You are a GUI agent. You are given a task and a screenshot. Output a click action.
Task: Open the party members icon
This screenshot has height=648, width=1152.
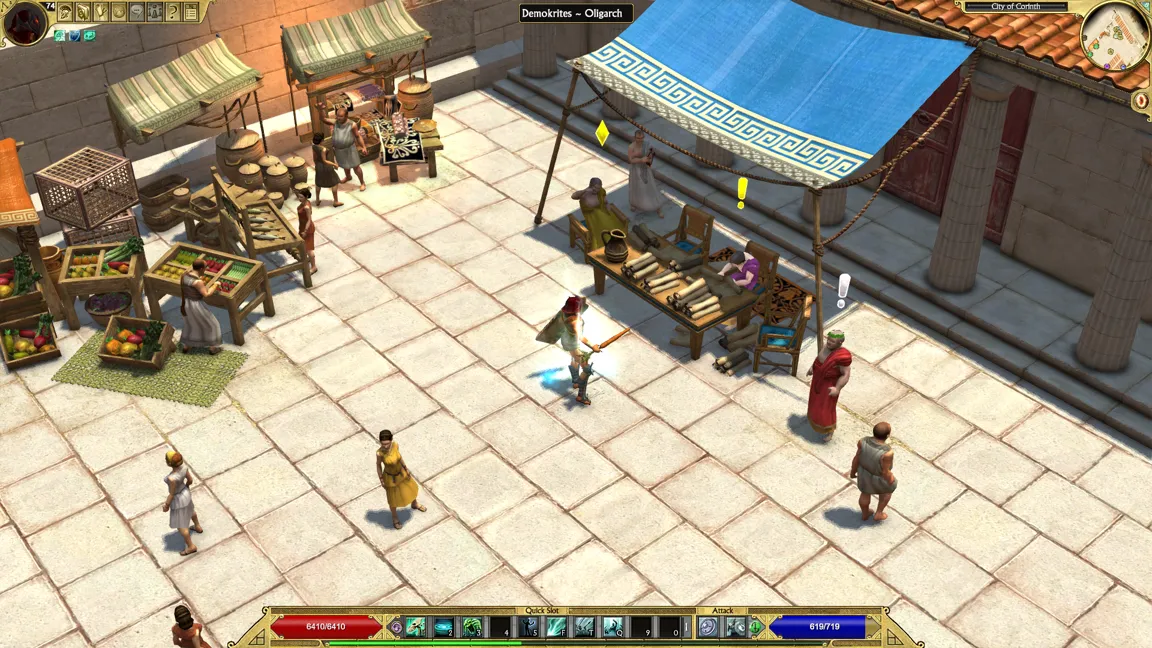click(x=155, y=12)
